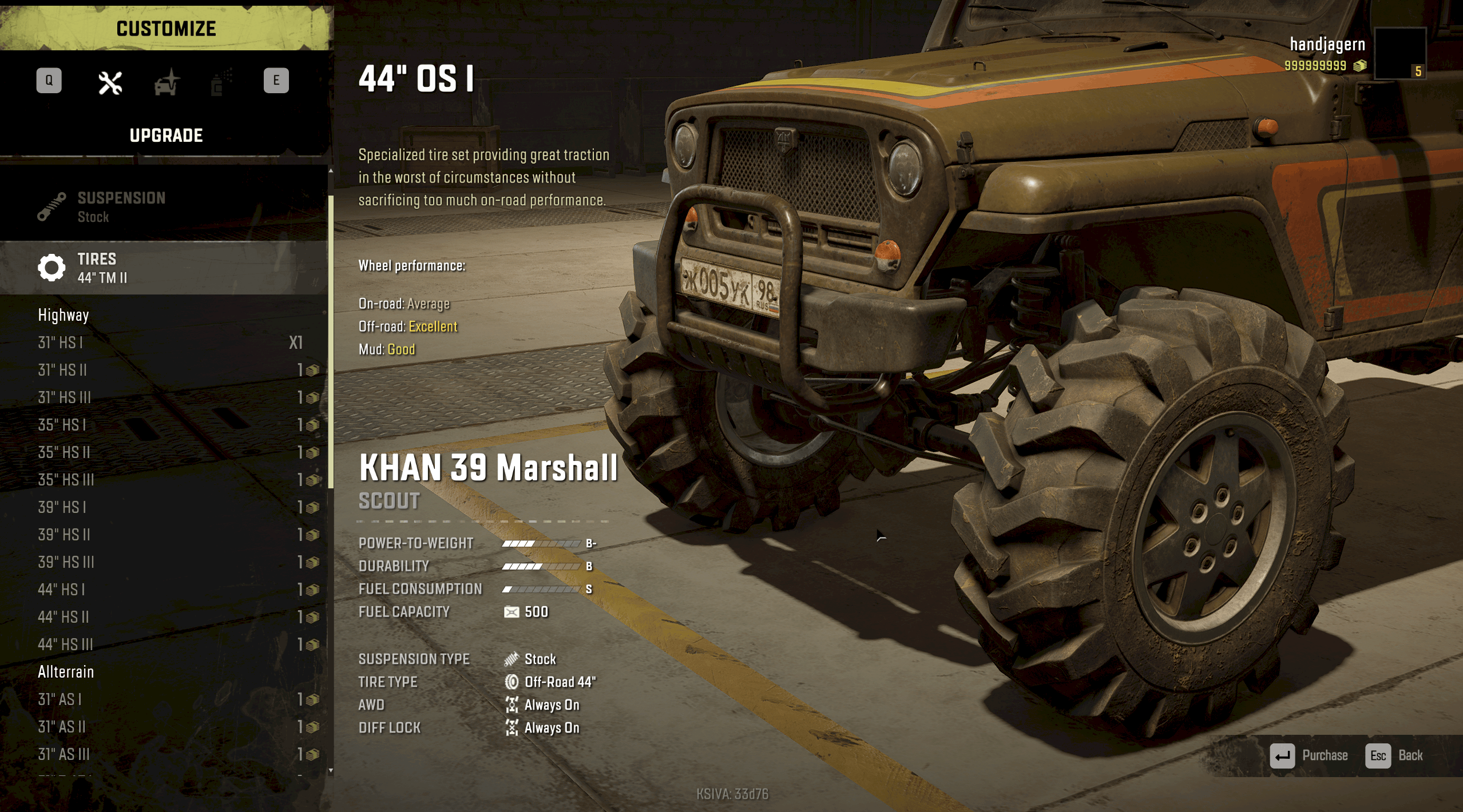The image size is (1463, 812).
Task: Click the tire list's down scroll arrow
Action: click(331, 770)
